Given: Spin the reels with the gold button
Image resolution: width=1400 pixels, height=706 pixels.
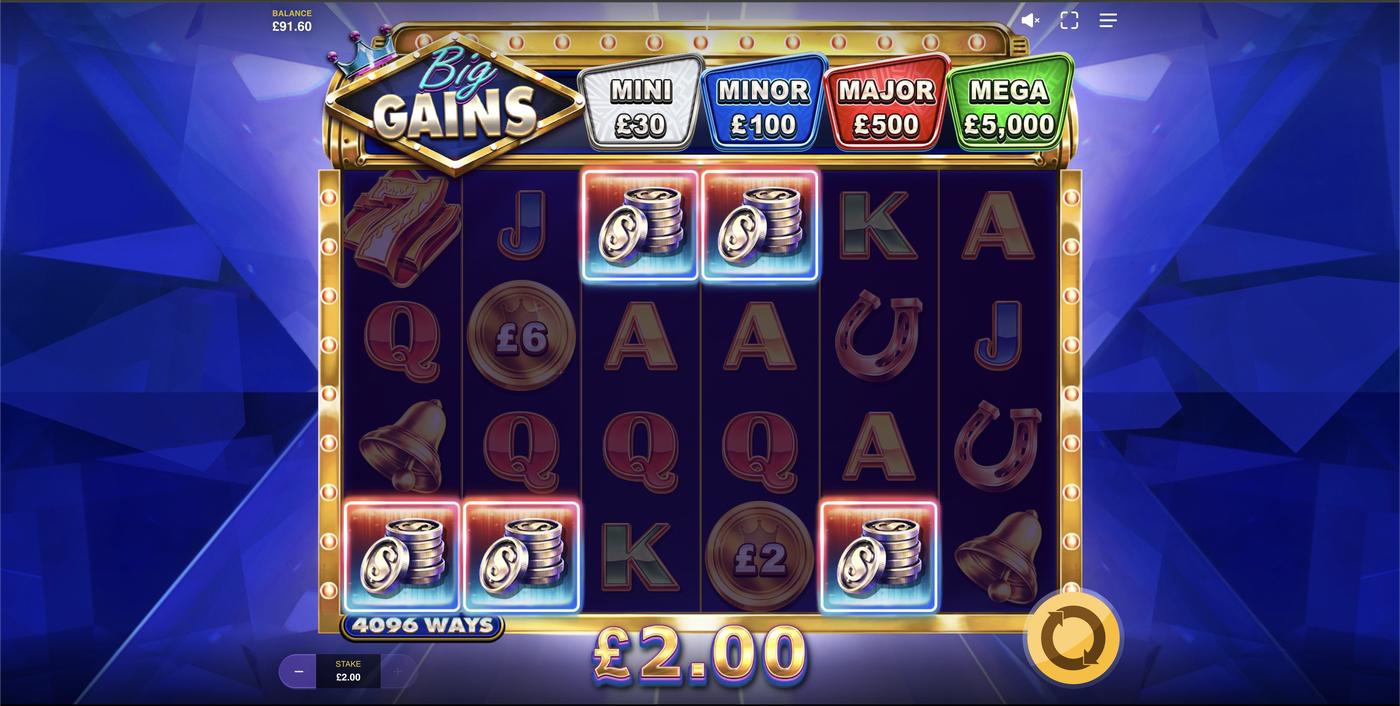Looking at the screenshot, I should point(1073,639).
